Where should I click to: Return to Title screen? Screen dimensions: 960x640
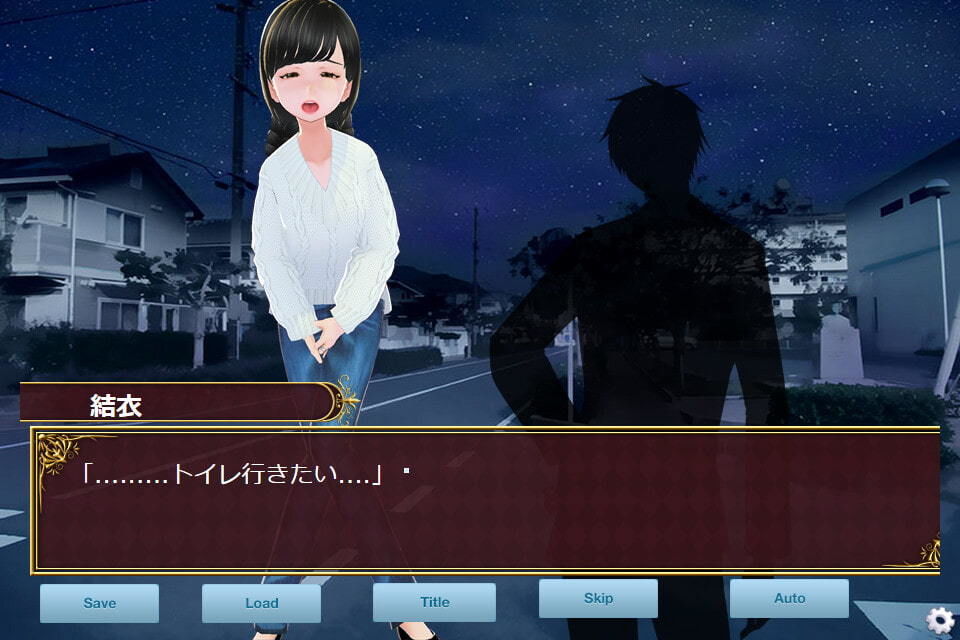434,602
